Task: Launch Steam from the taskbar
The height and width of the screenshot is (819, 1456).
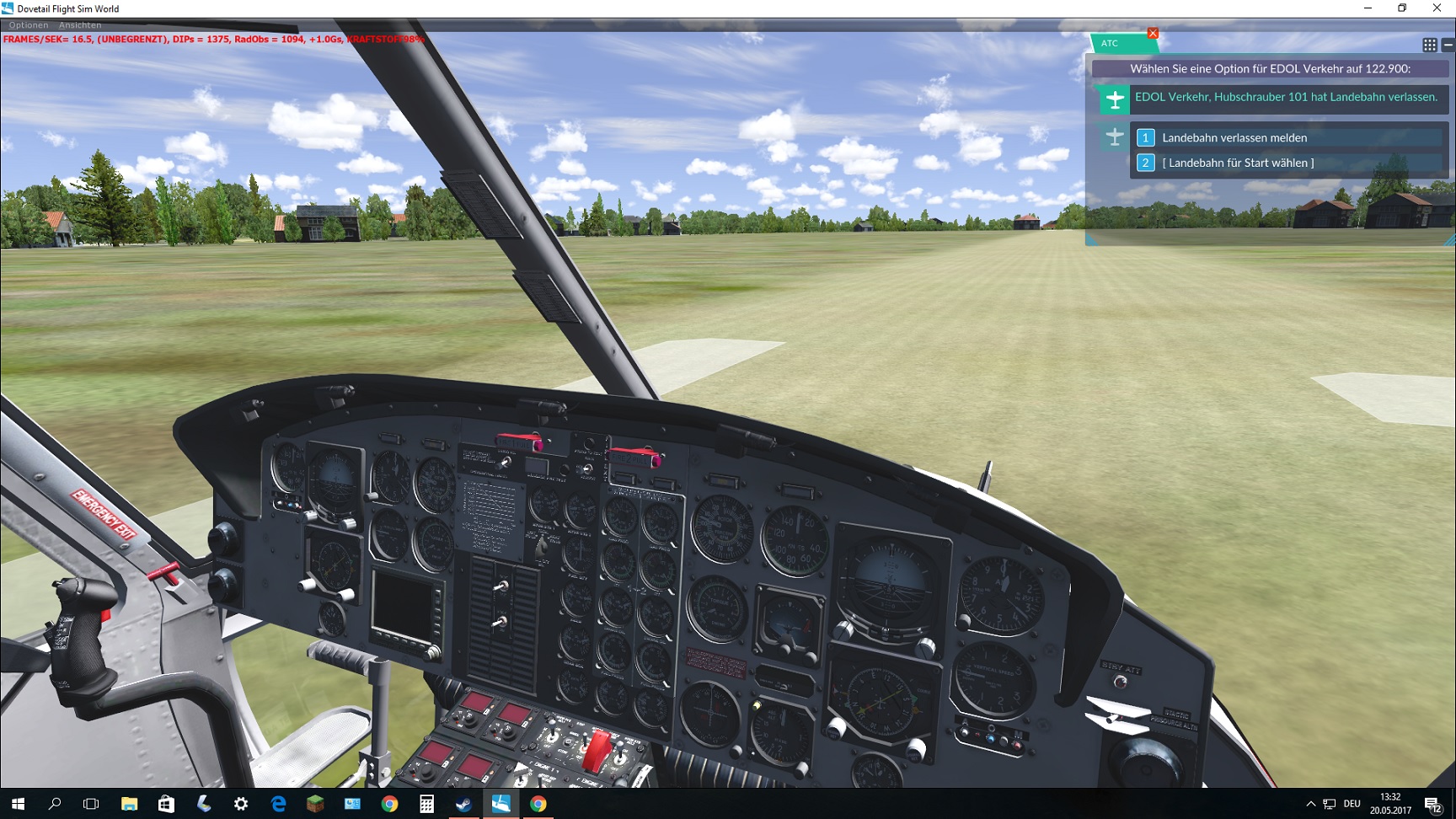Action: click(463, 806)
